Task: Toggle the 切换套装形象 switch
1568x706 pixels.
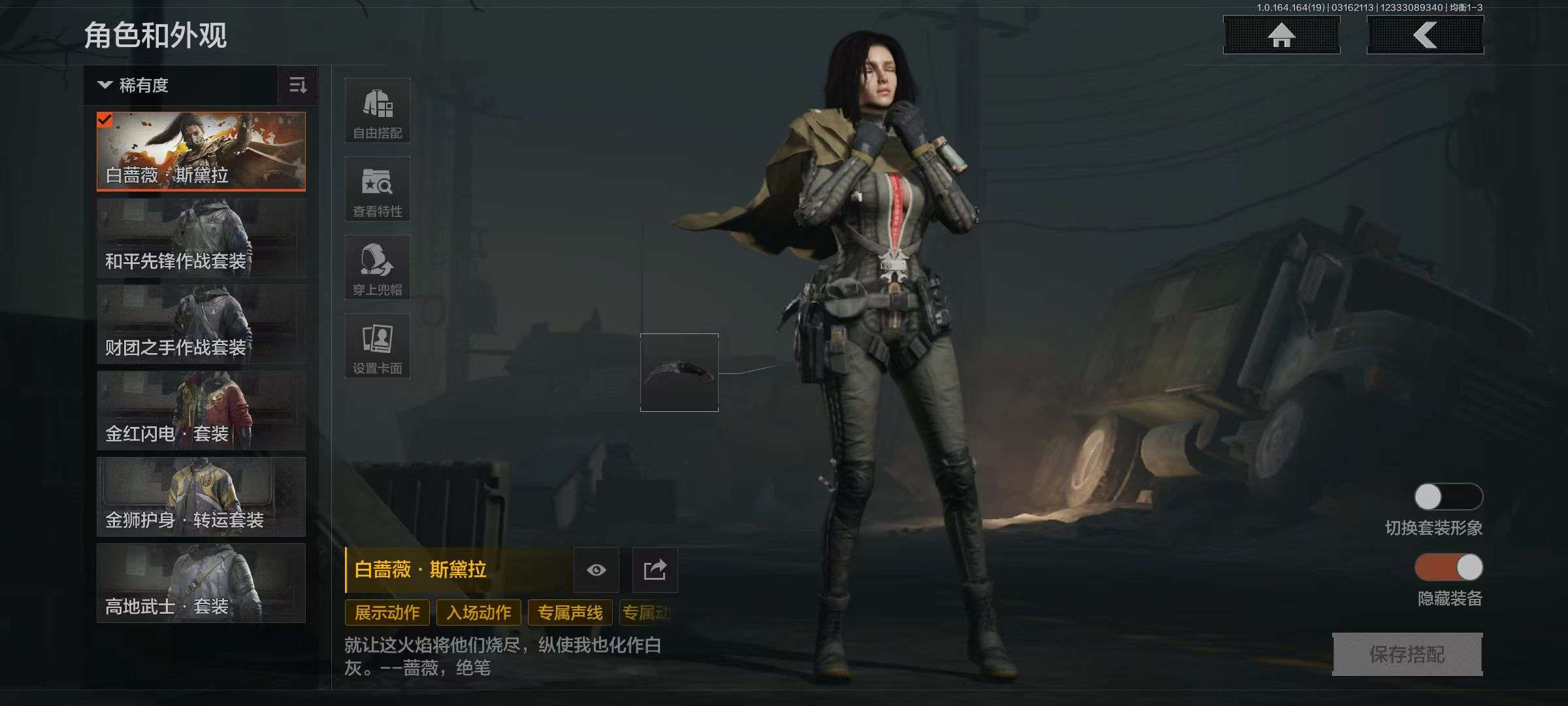Action: [x=1448, y=497]
